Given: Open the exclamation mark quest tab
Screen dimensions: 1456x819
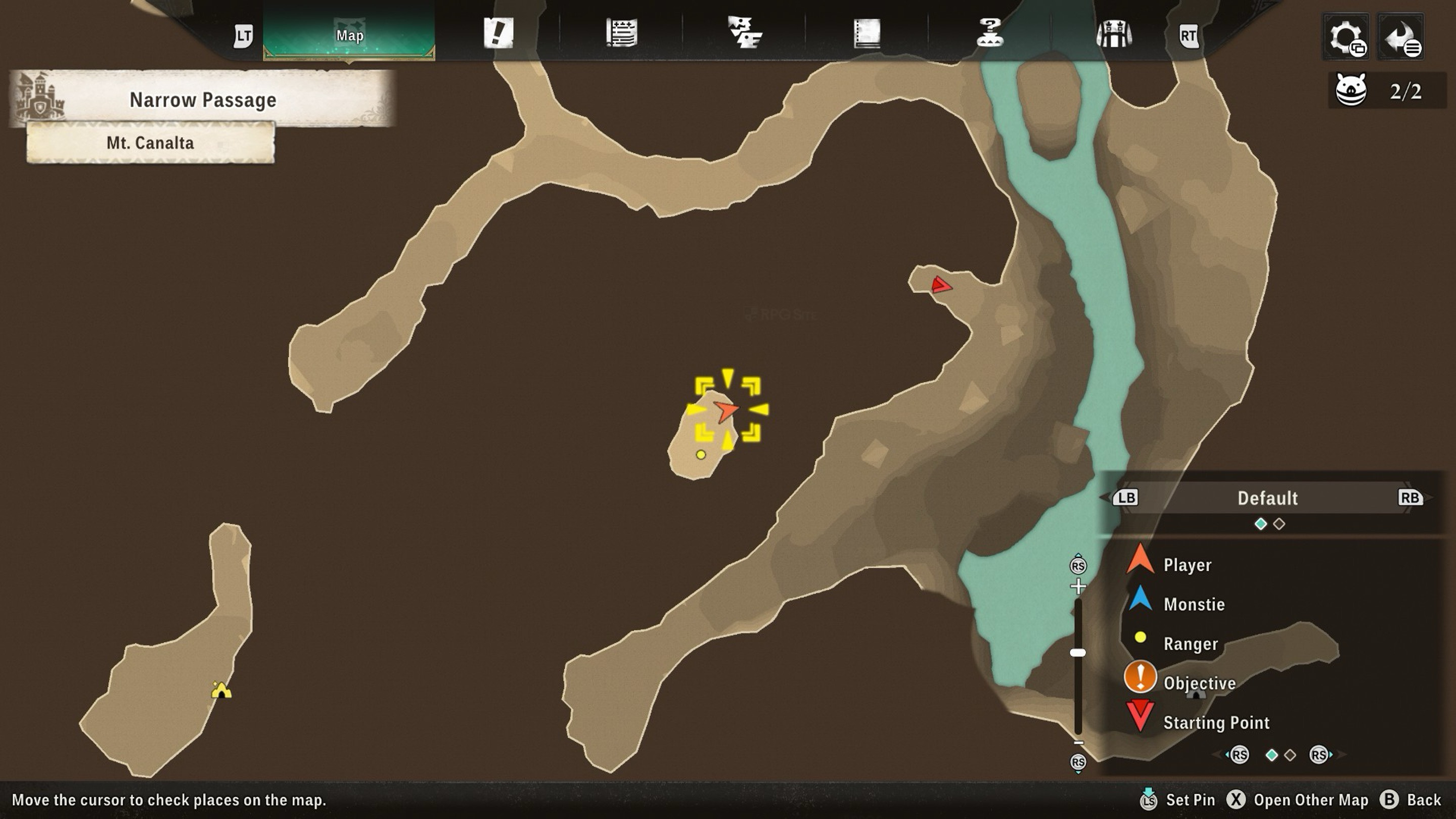Looking at the screenshot, I should click(498, 33).
